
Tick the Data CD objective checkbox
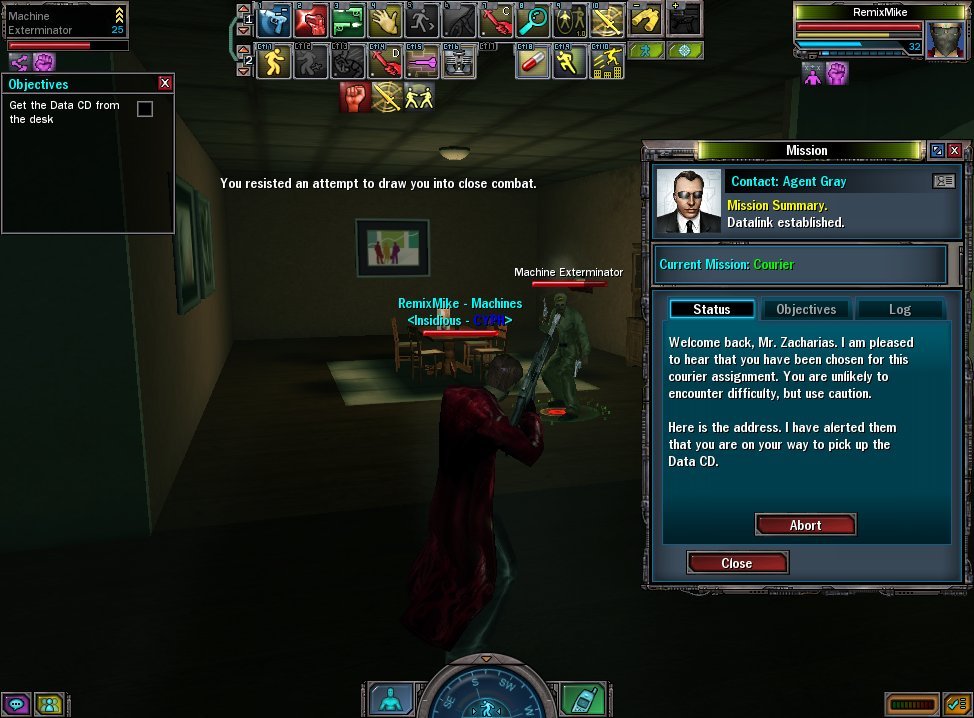(145, 108)
